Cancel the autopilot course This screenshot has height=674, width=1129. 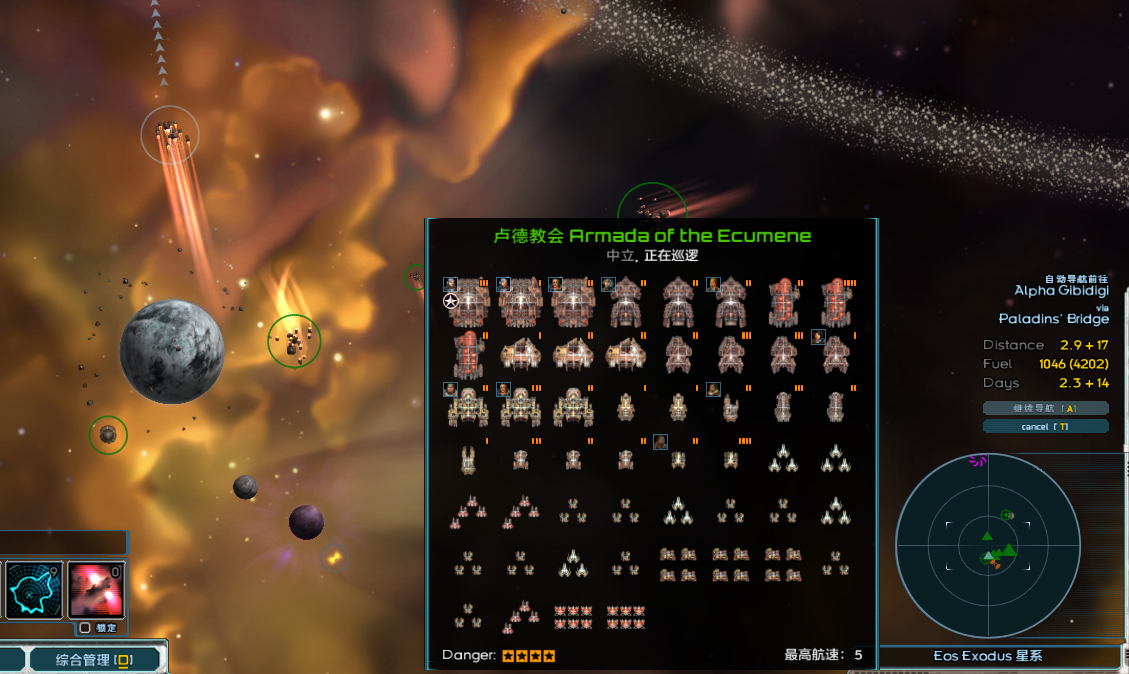pyautogui.click(x=1045, y=427)
